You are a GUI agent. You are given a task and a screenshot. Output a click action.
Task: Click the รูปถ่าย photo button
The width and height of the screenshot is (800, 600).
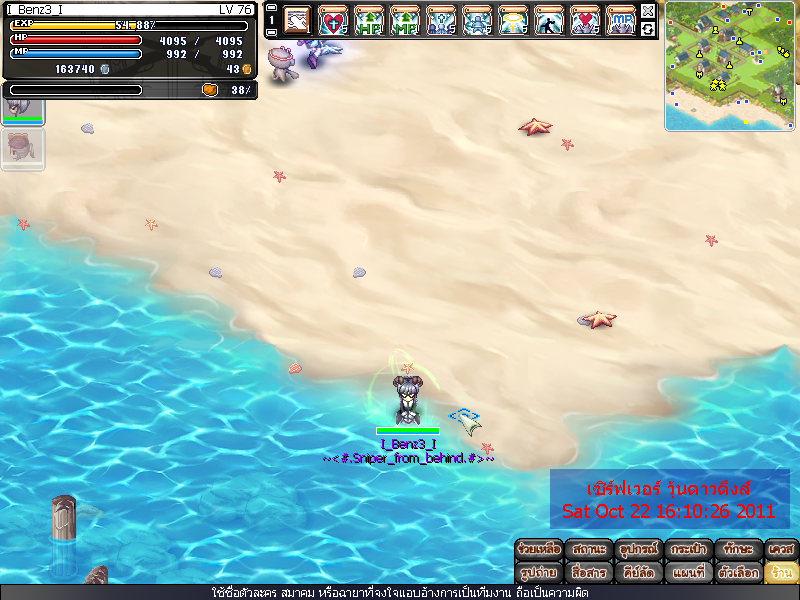pos(540,573)
